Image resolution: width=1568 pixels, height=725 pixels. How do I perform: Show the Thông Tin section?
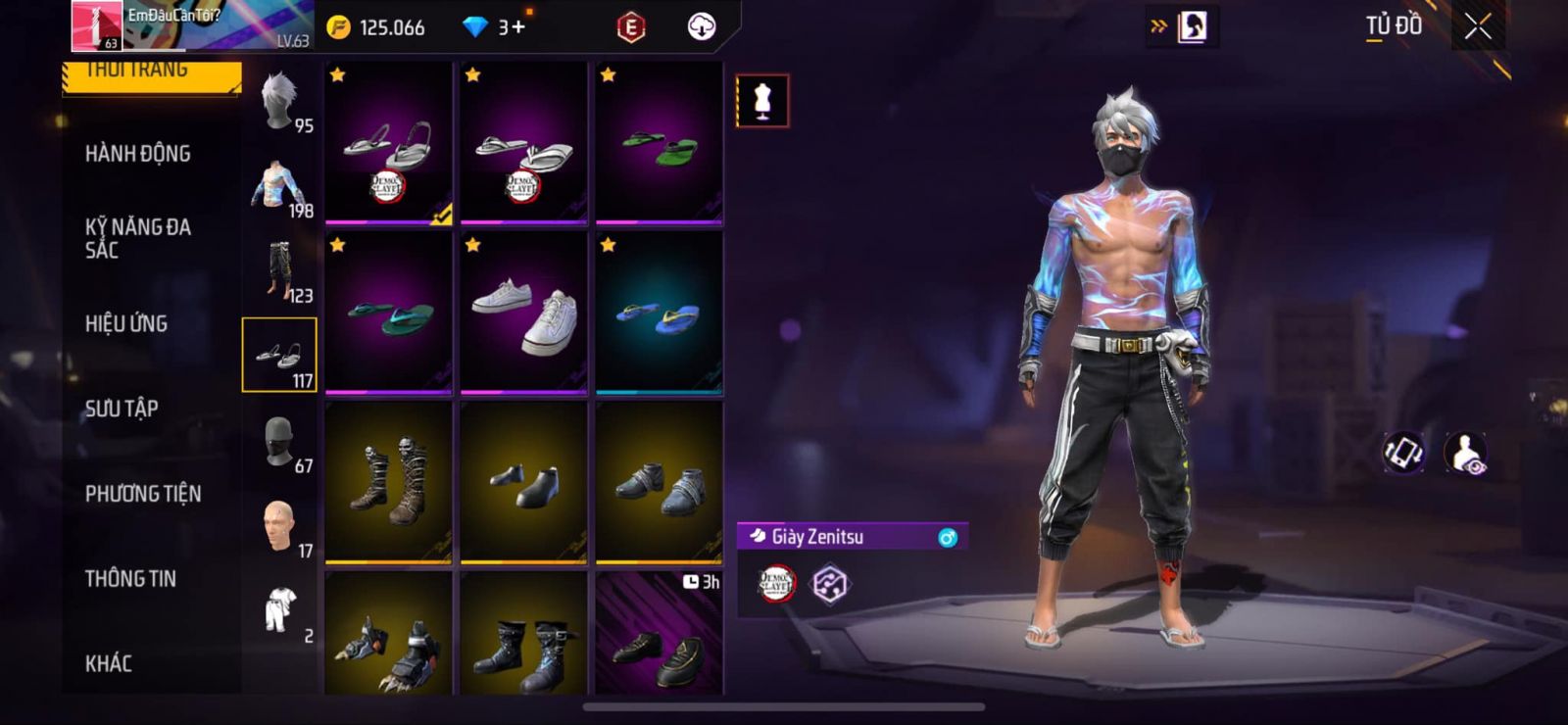click(130, 579)
